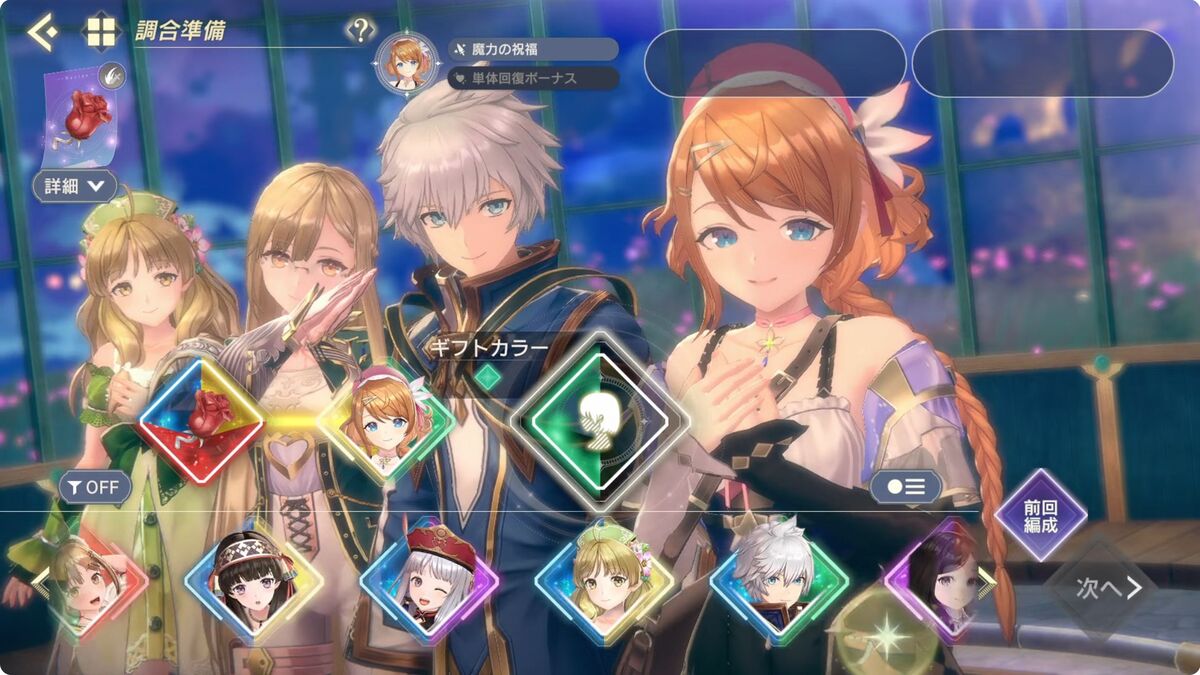Screen dimensions: 1200x675
Task: Pick the black-haired girl with checkered headband
Action: coord(255,585)
